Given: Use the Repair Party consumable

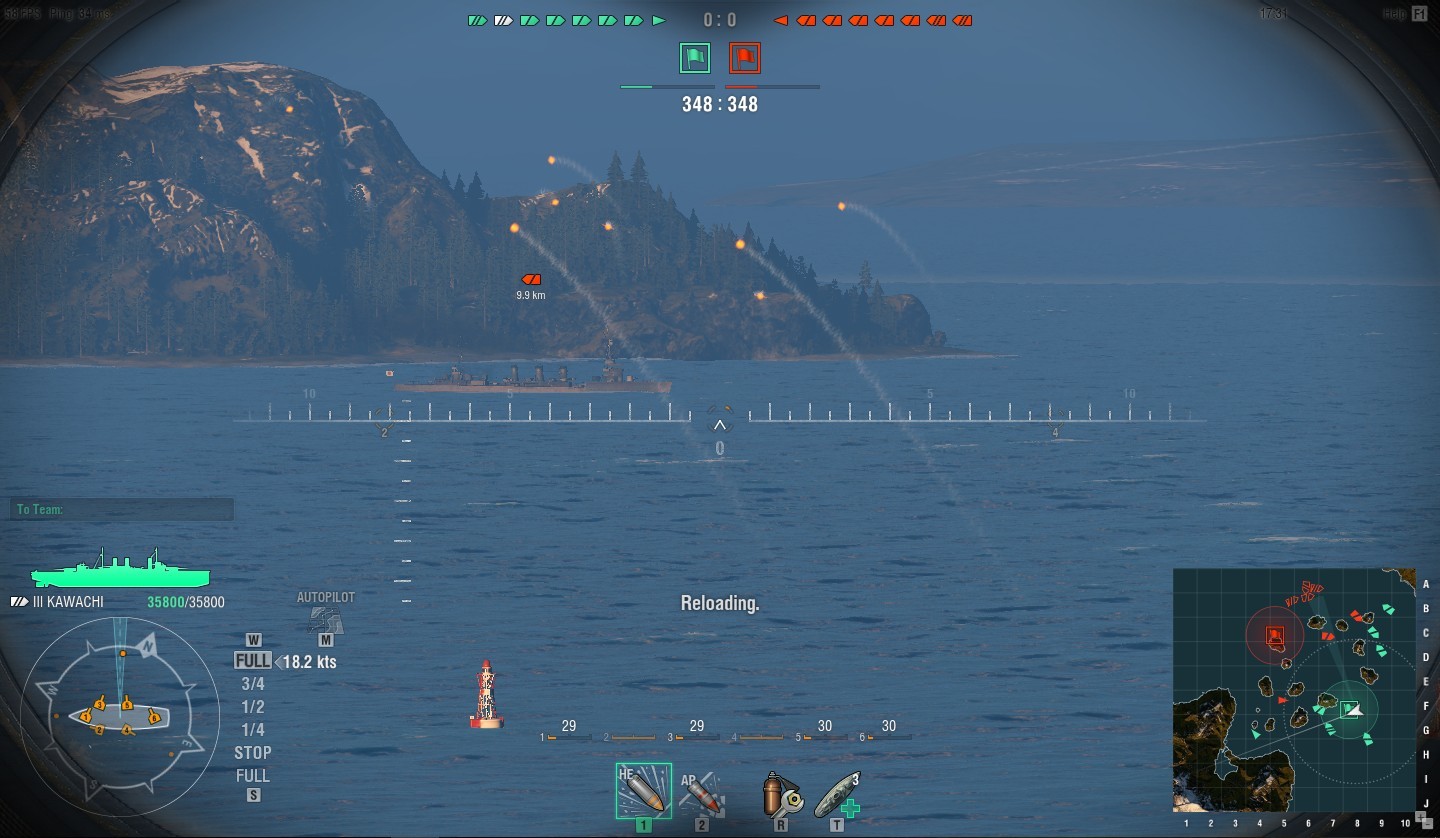Looking at the screenshot, I should [x=838, y=793].
